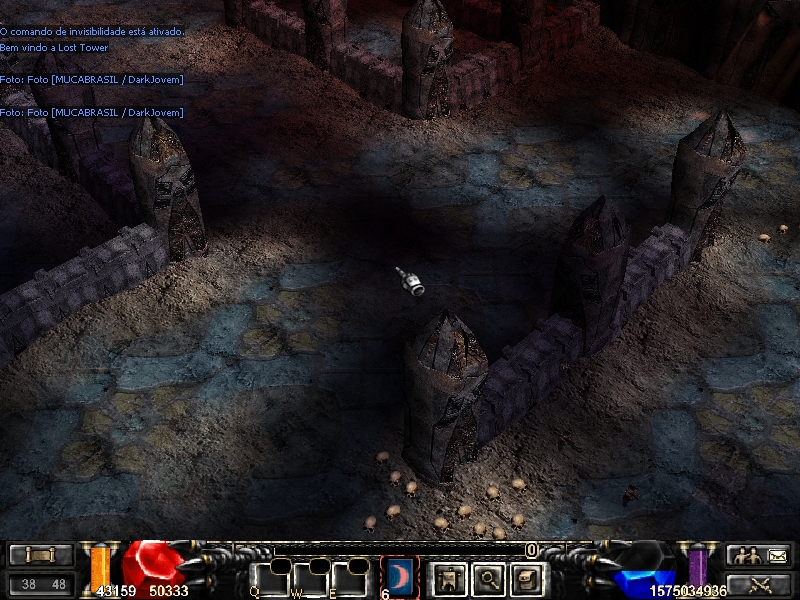This screenshot has height=600, width=800.
Task: Select the crescent moon skill icon
Action: point(400,577)
